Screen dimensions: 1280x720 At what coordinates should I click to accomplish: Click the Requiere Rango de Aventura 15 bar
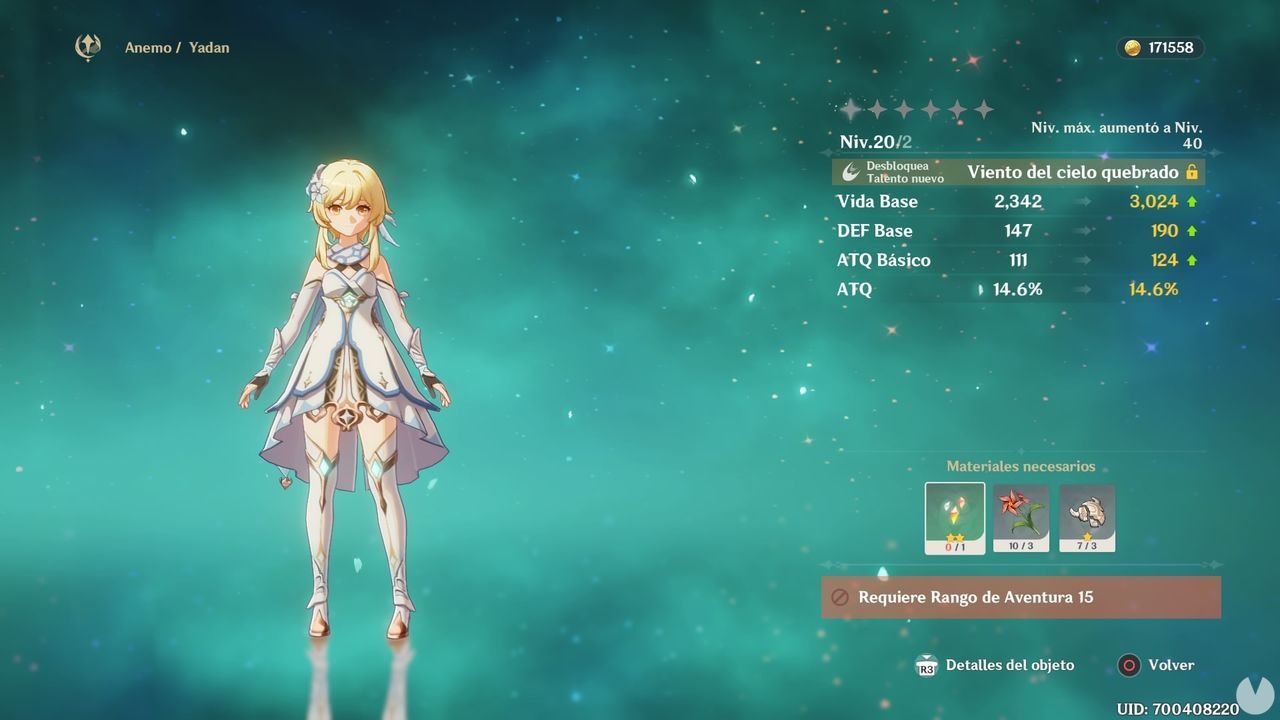pyautogui.click(x=1021, y=597)
